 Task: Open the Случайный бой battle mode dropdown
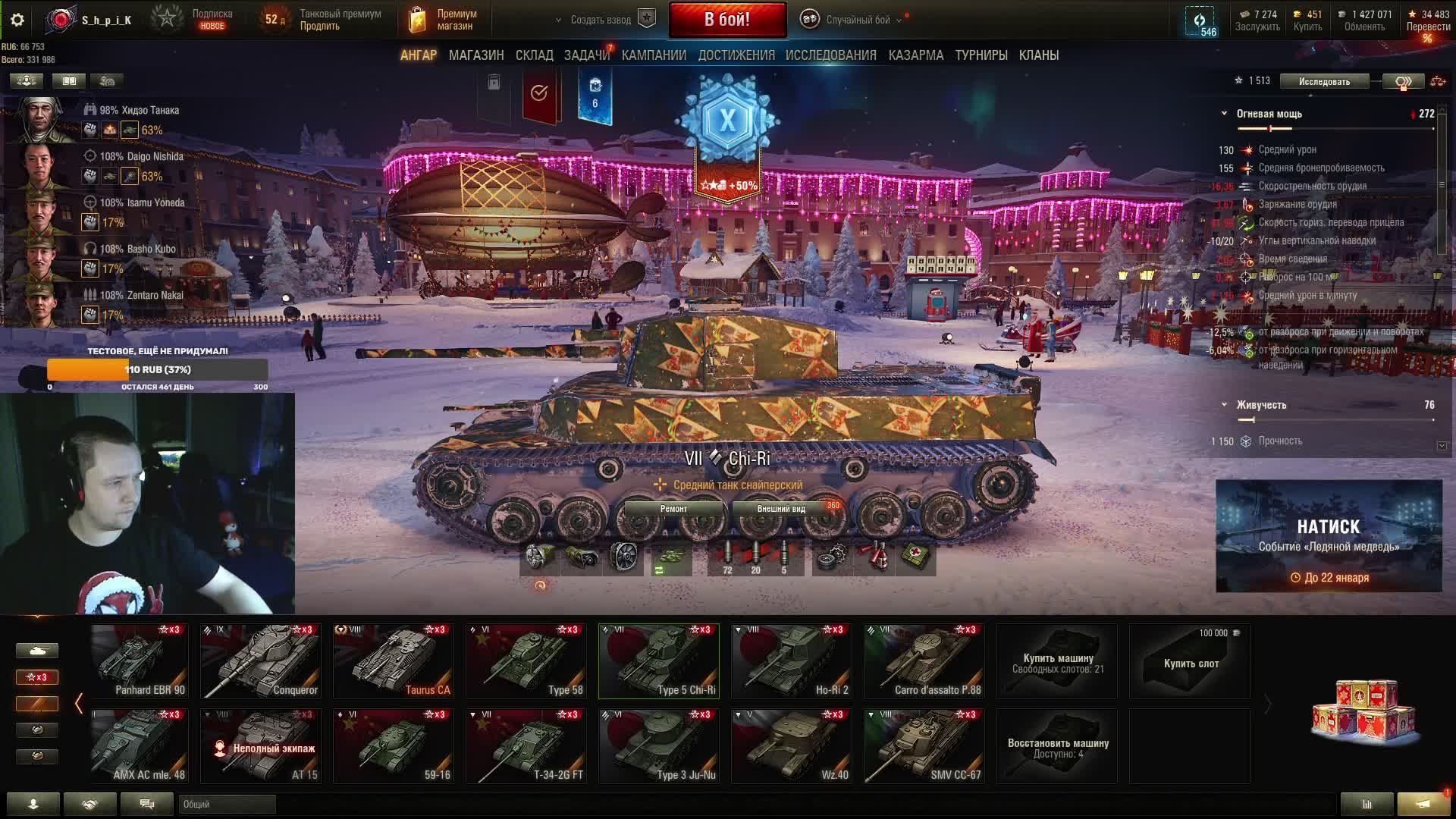pyautogui.click(x=855, y=19)
